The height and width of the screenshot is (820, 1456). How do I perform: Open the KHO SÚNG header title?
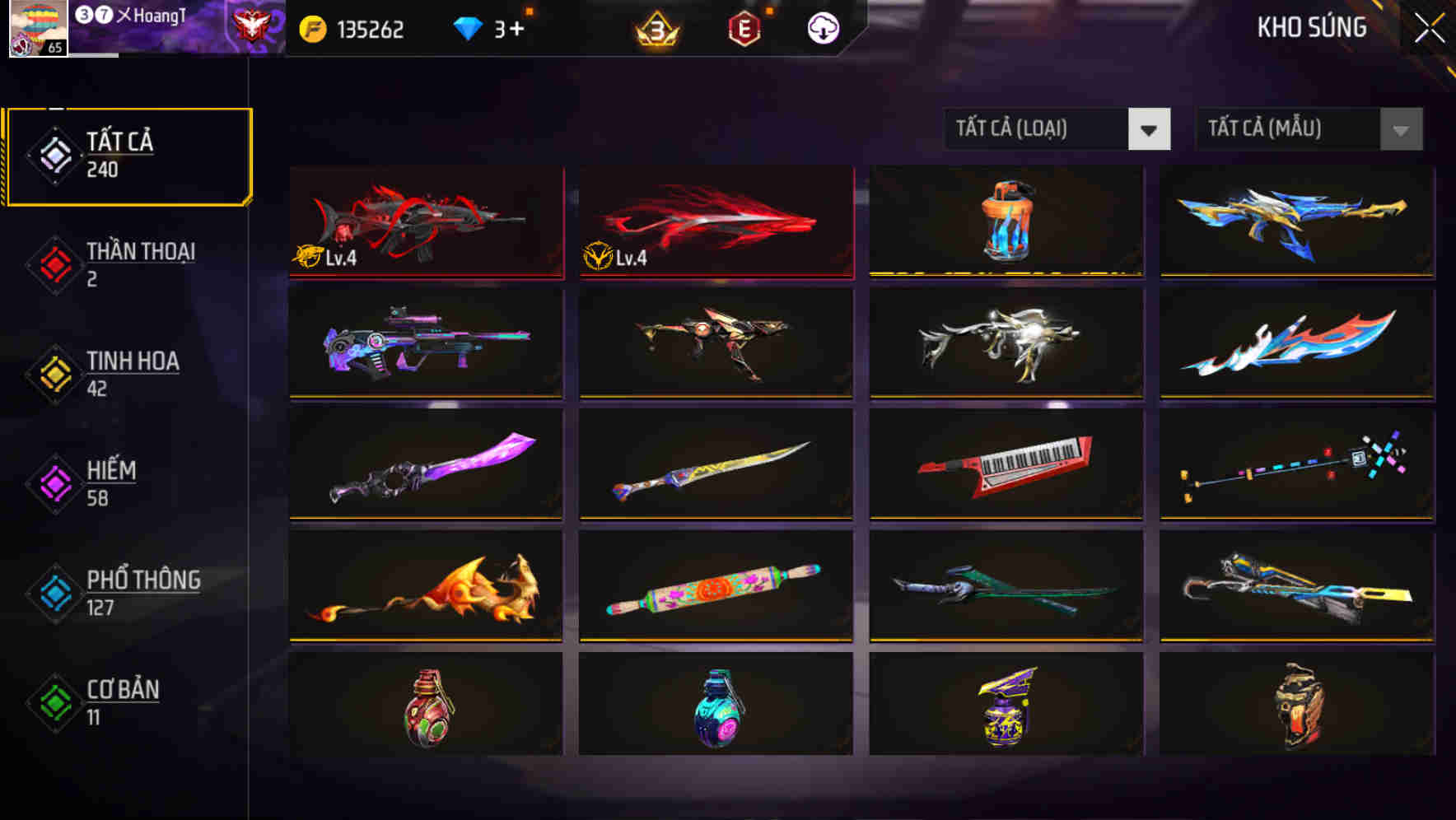tap(1311, 27)
